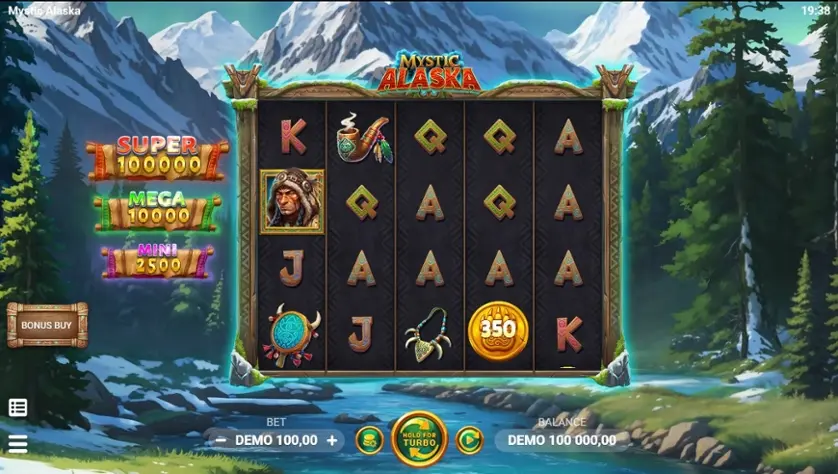Viewport: 838px width, 474px height.
Task: Open the Bonus Buy menu
Action: click(47, 325)
